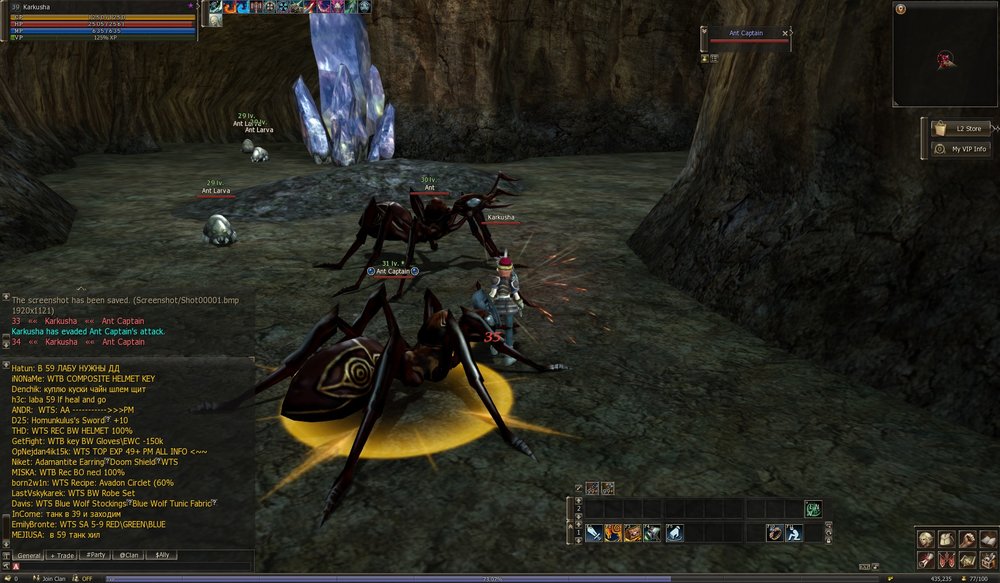Screen dimensions: 1000x583
Task: Activate the sword attack skill on hotbar
Action: (x=594, y=533)
